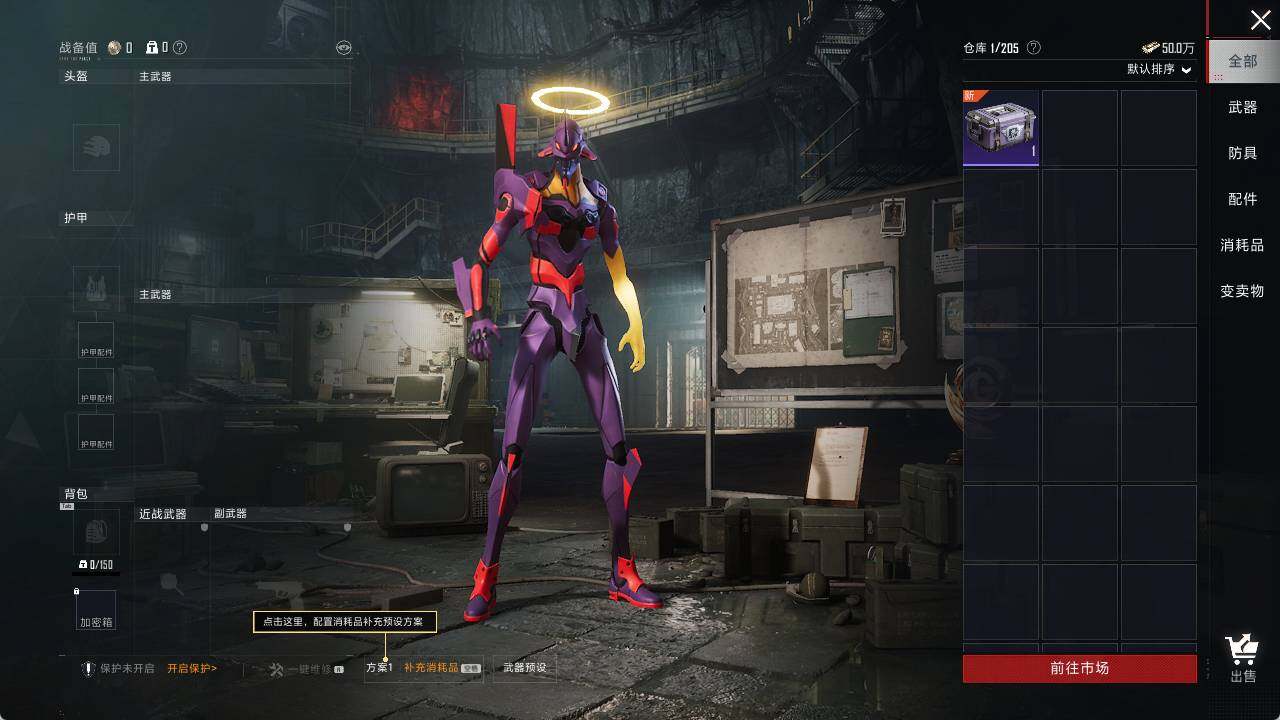The image size is (1280, 720).
Task: Open the 武器 weapons category
Action: coord(1243,107)
